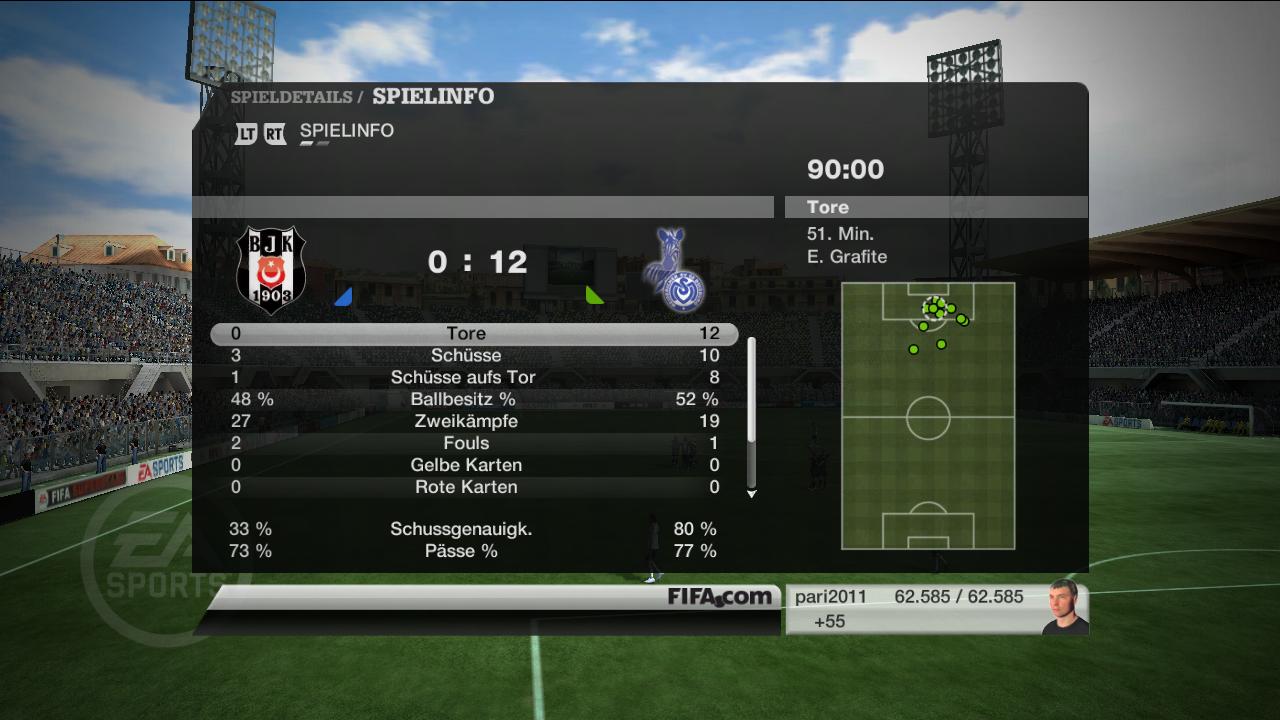Highlight the Tore stats row

tap(473, 334)
